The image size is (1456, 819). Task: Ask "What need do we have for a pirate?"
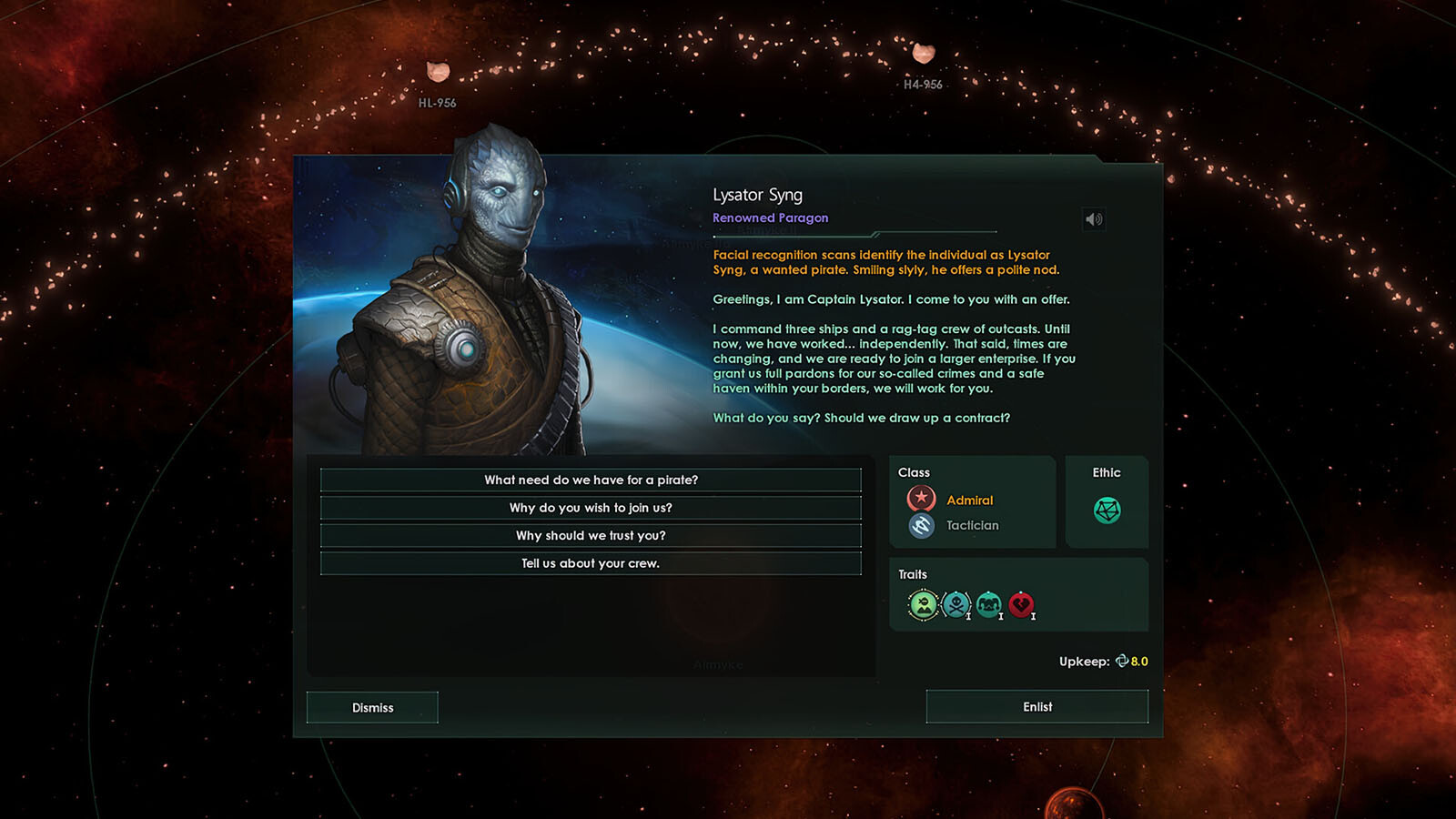pyautogui.click(x=591, y=480)
